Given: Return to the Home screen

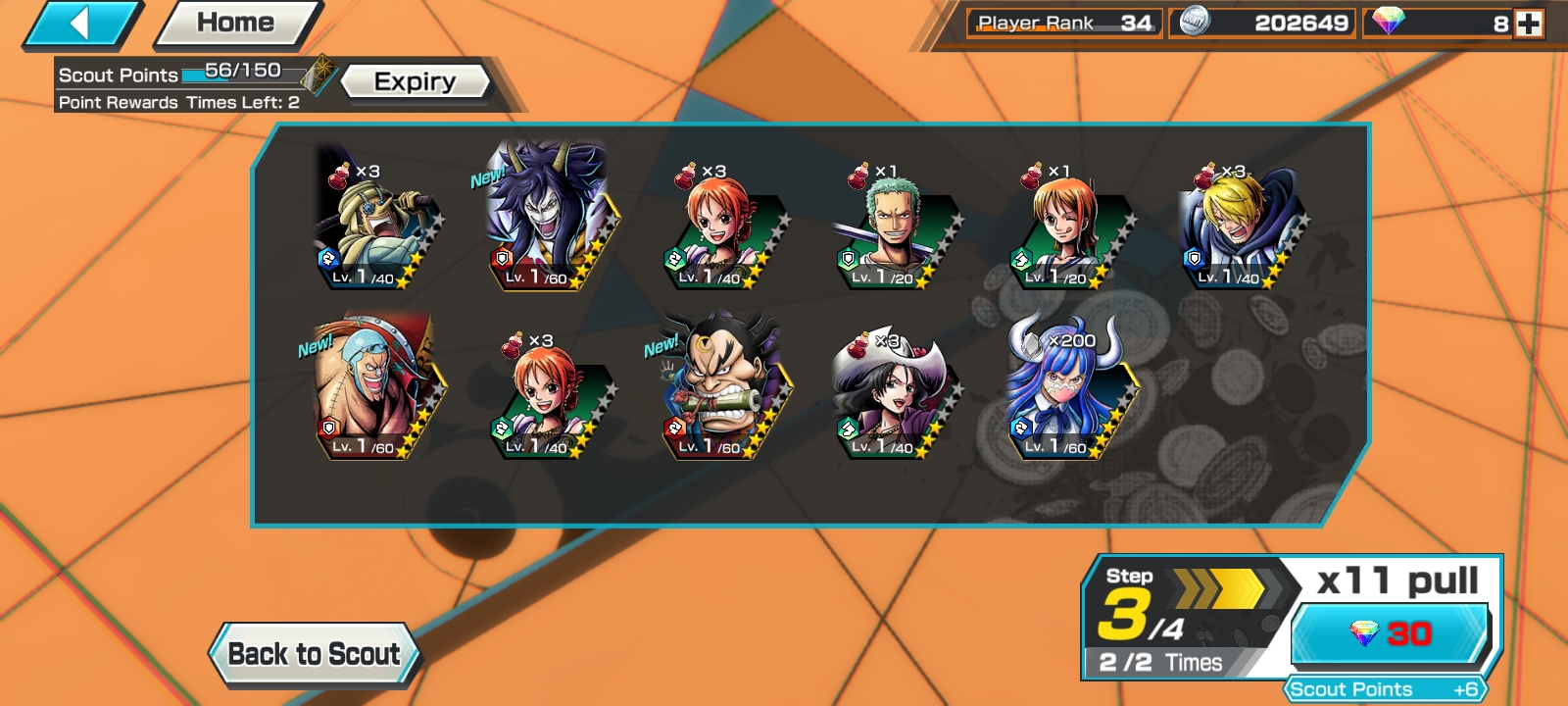Looking at the screenshot, I should [236, 24].
